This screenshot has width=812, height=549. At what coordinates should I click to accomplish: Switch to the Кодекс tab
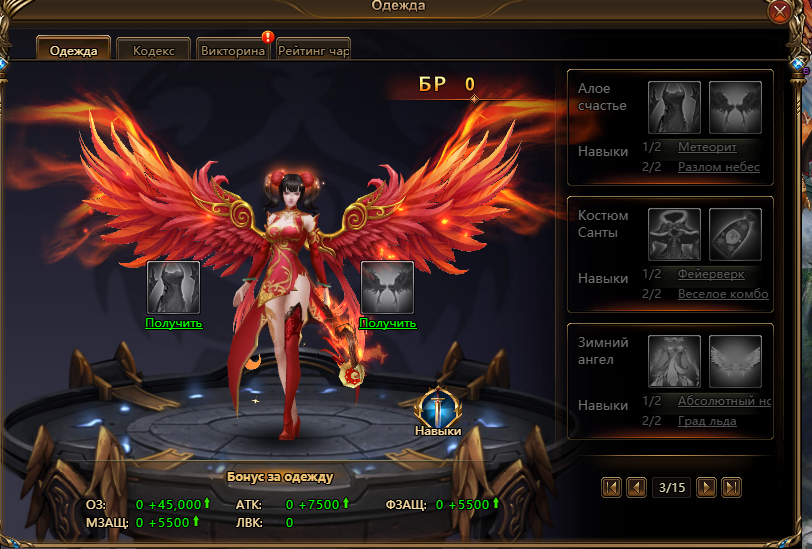tap(153, 50)
